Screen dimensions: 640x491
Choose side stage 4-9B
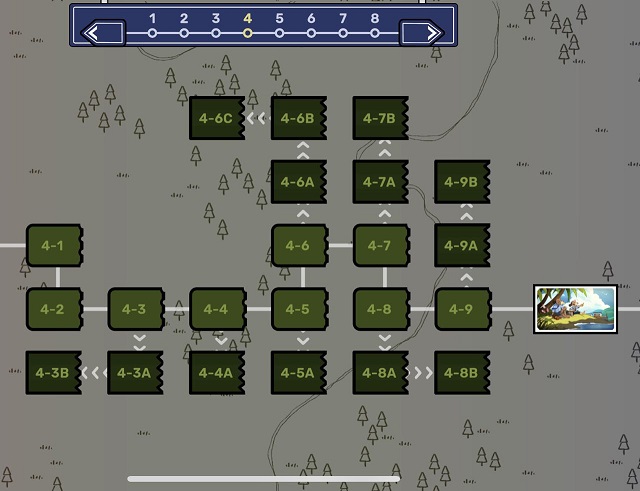click(462, 182)
